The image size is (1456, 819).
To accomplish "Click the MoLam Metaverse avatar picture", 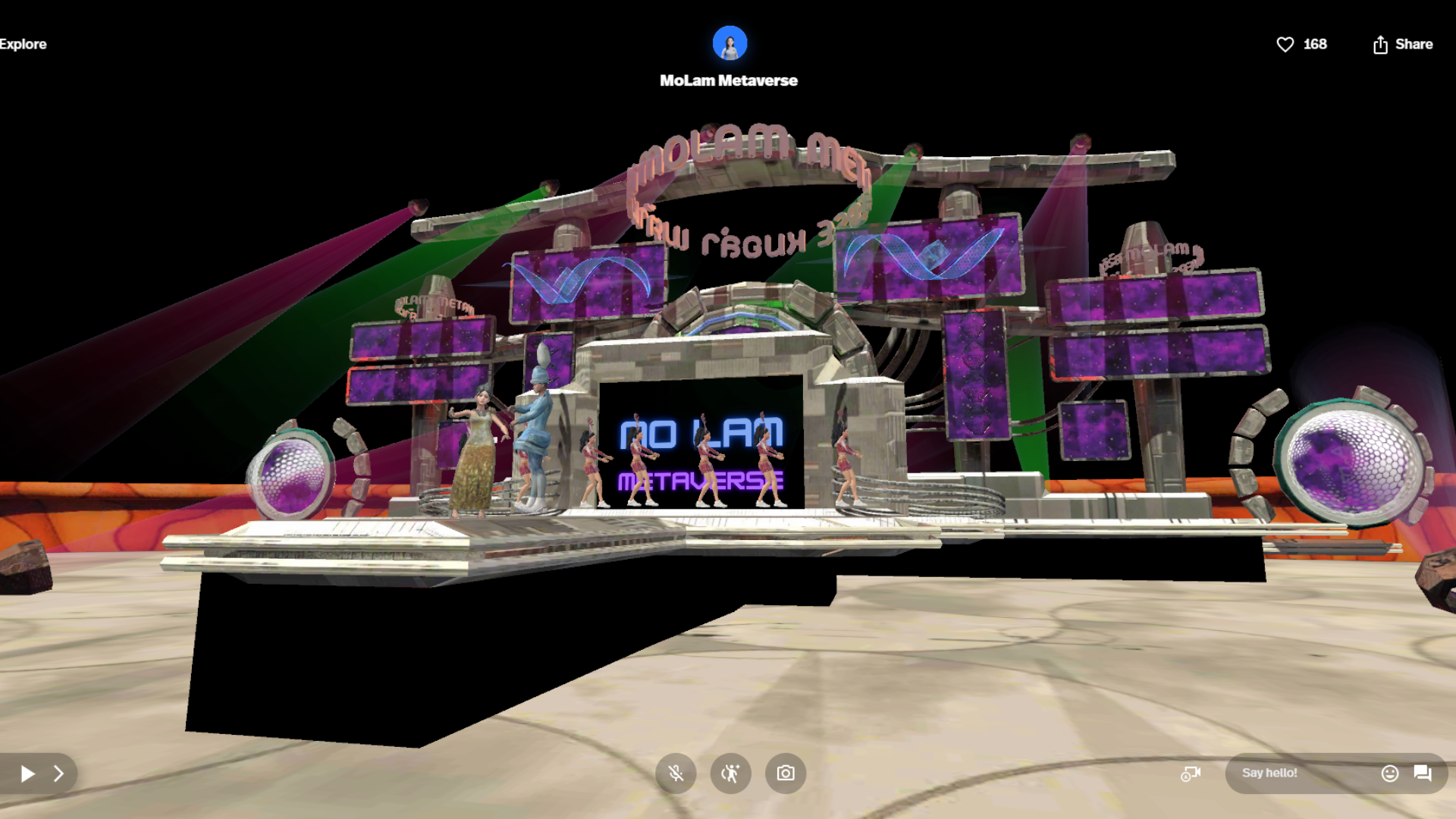I will [x=729, y=43].
